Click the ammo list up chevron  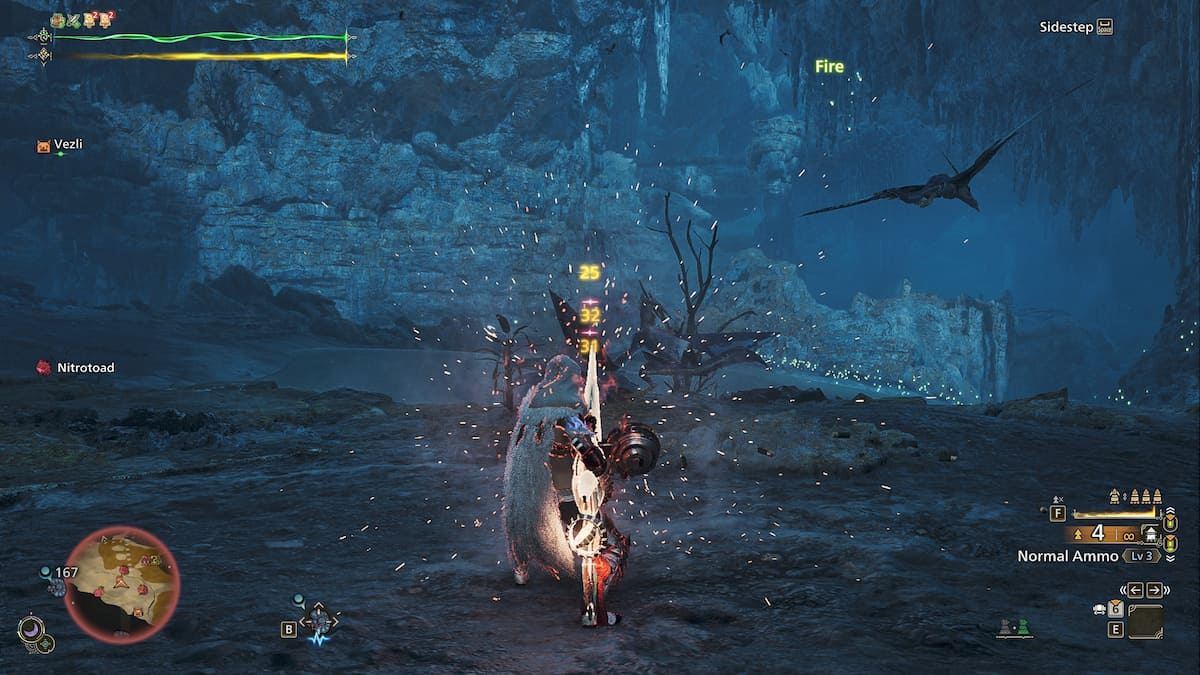click(1171, 508)
